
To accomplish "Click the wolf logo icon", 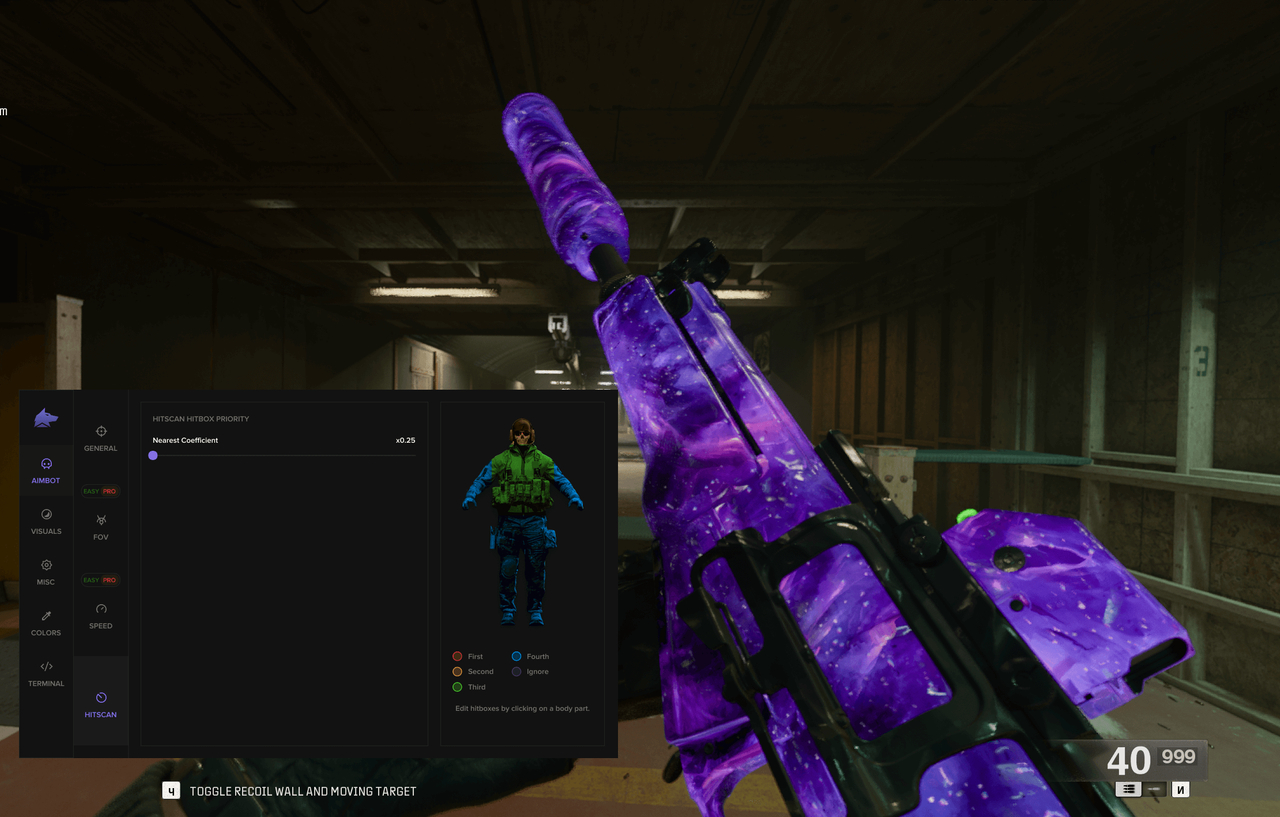I will (46, 418).
